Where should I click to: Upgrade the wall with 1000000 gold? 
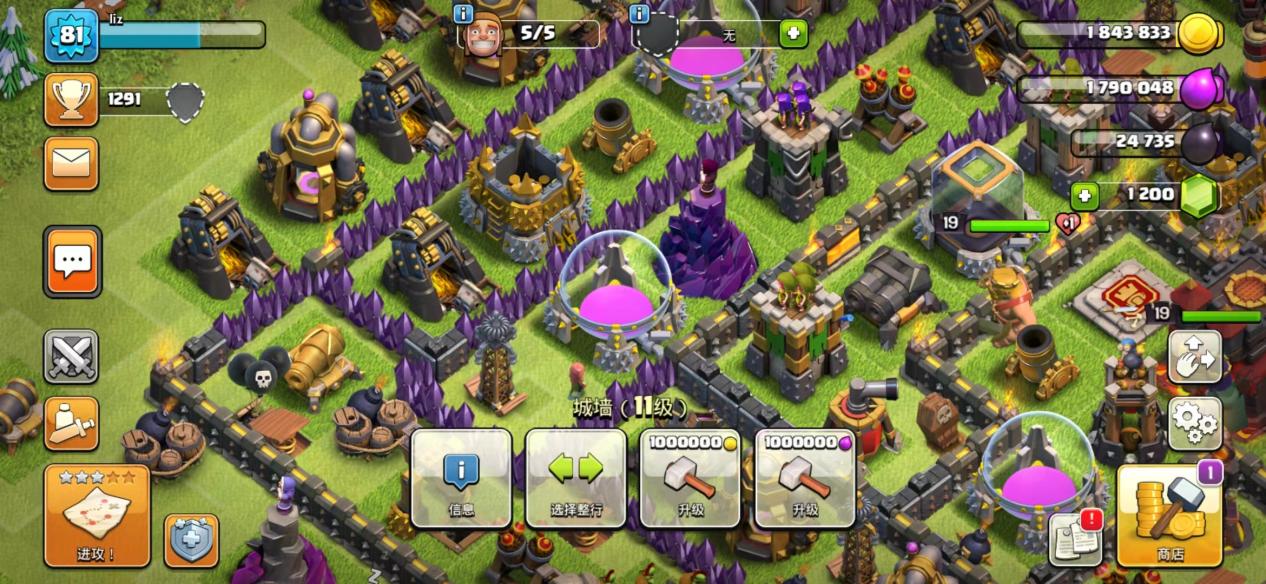click(690, 479)
